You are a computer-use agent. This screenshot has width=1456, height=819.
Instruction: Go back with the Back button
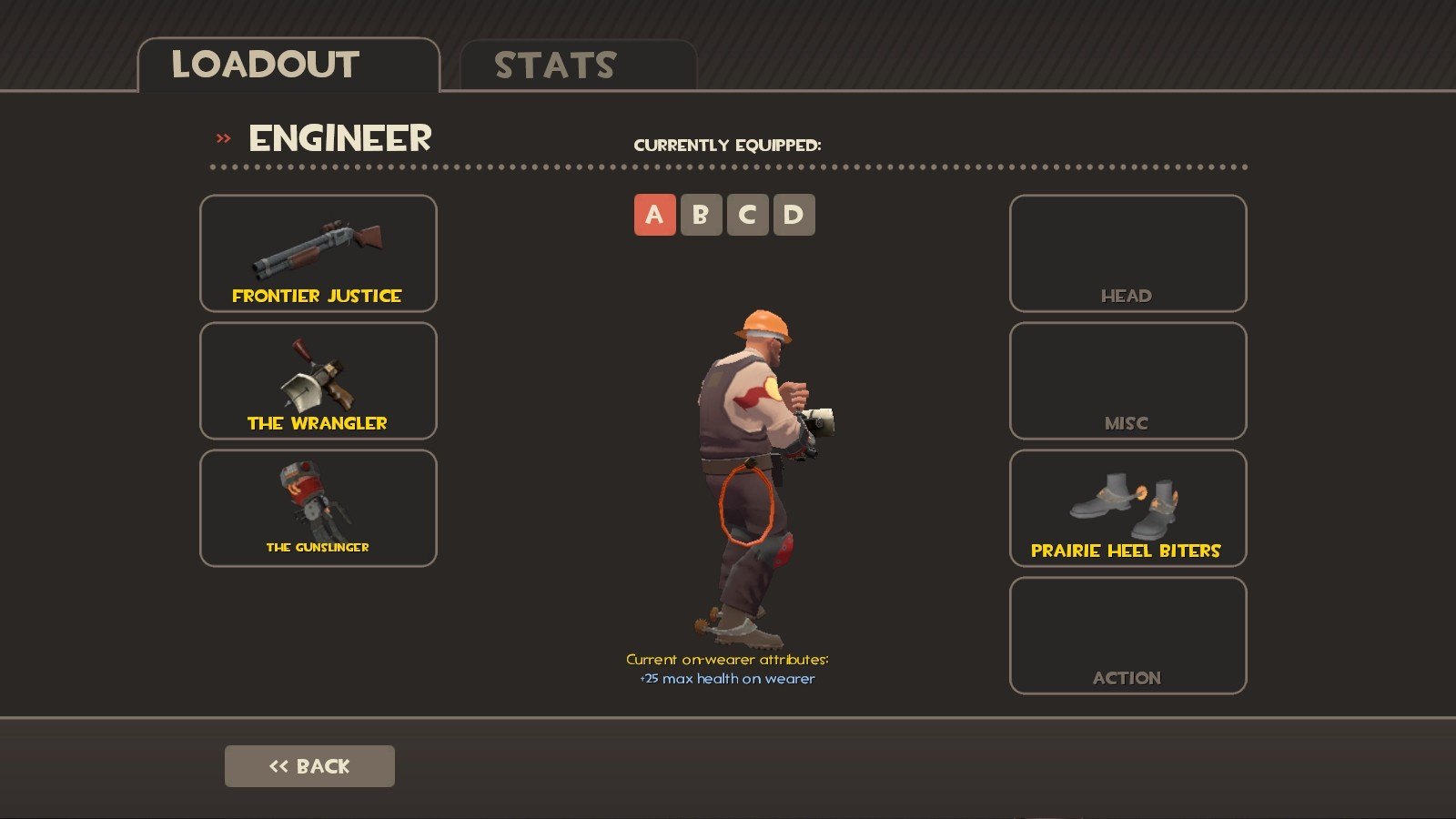[x=309, y=766]
